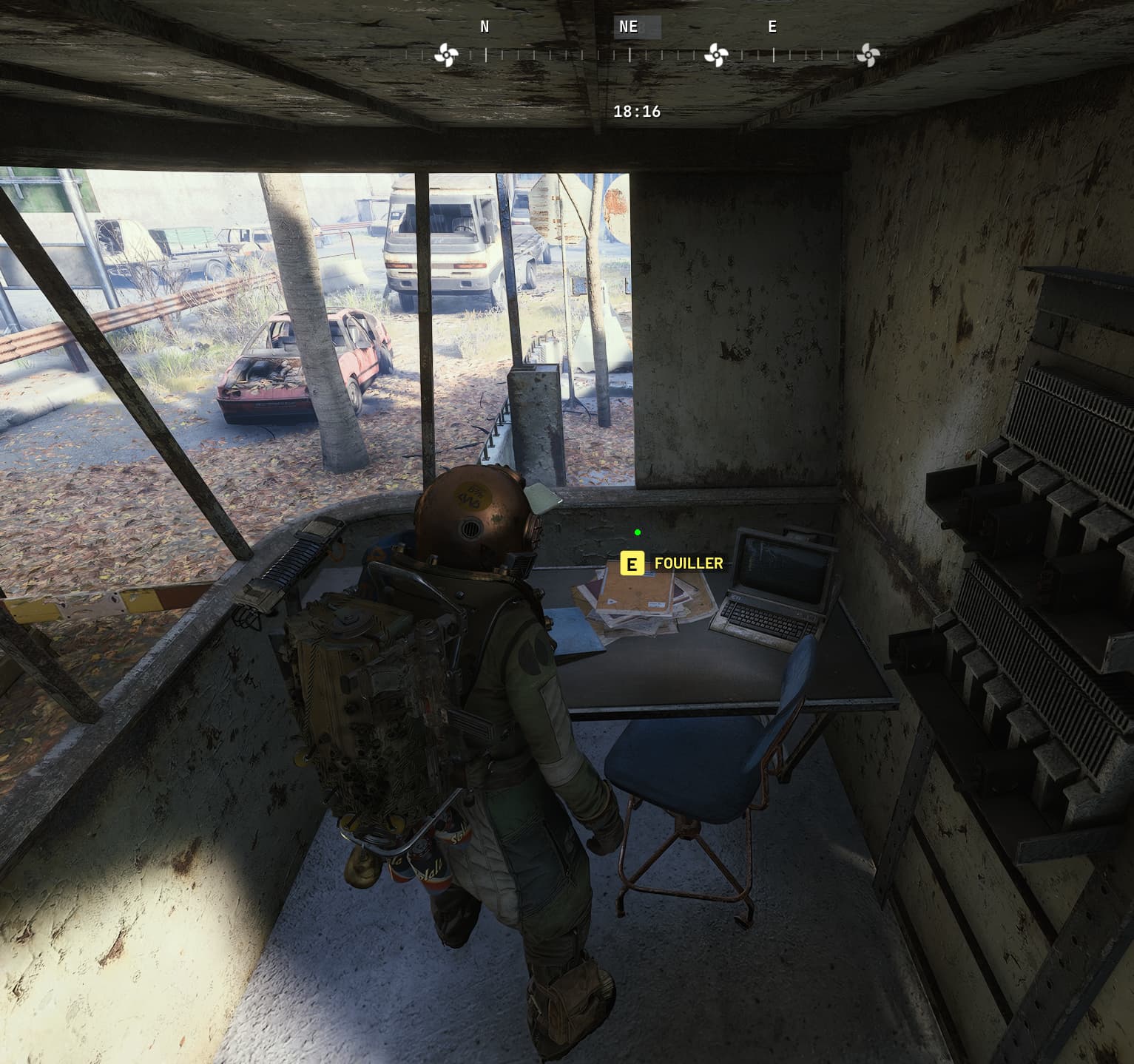Click the compass fan marker nearest the N heading

[446, 55]
